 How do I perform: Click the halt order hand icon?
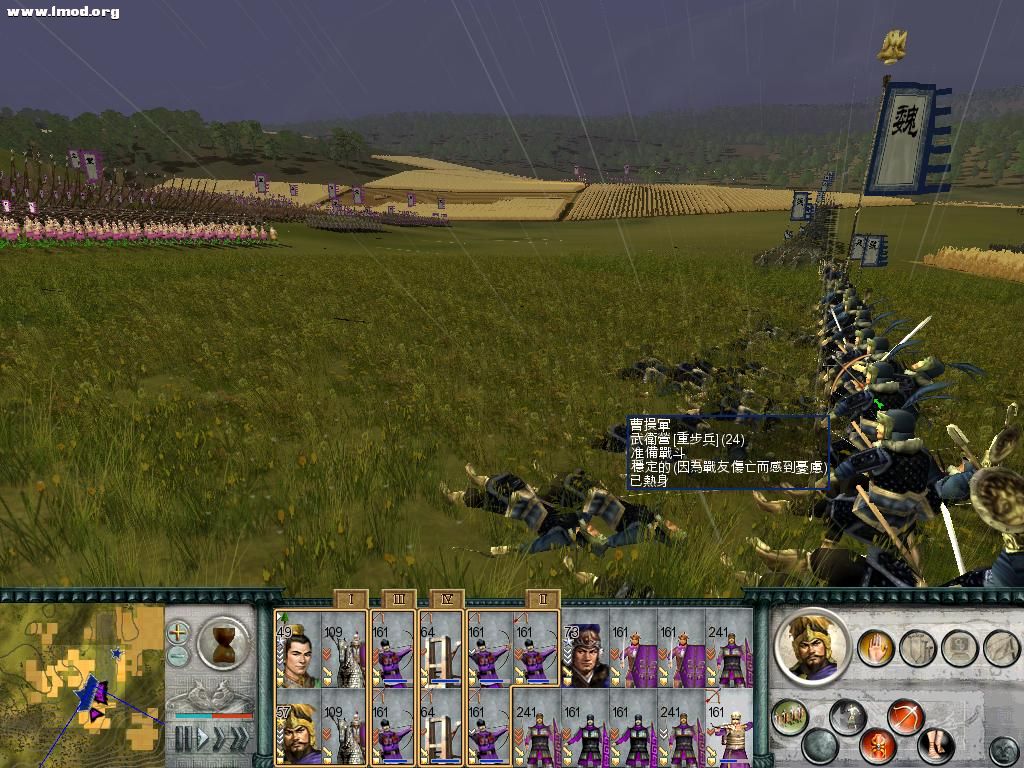click(x=876, y=648)
